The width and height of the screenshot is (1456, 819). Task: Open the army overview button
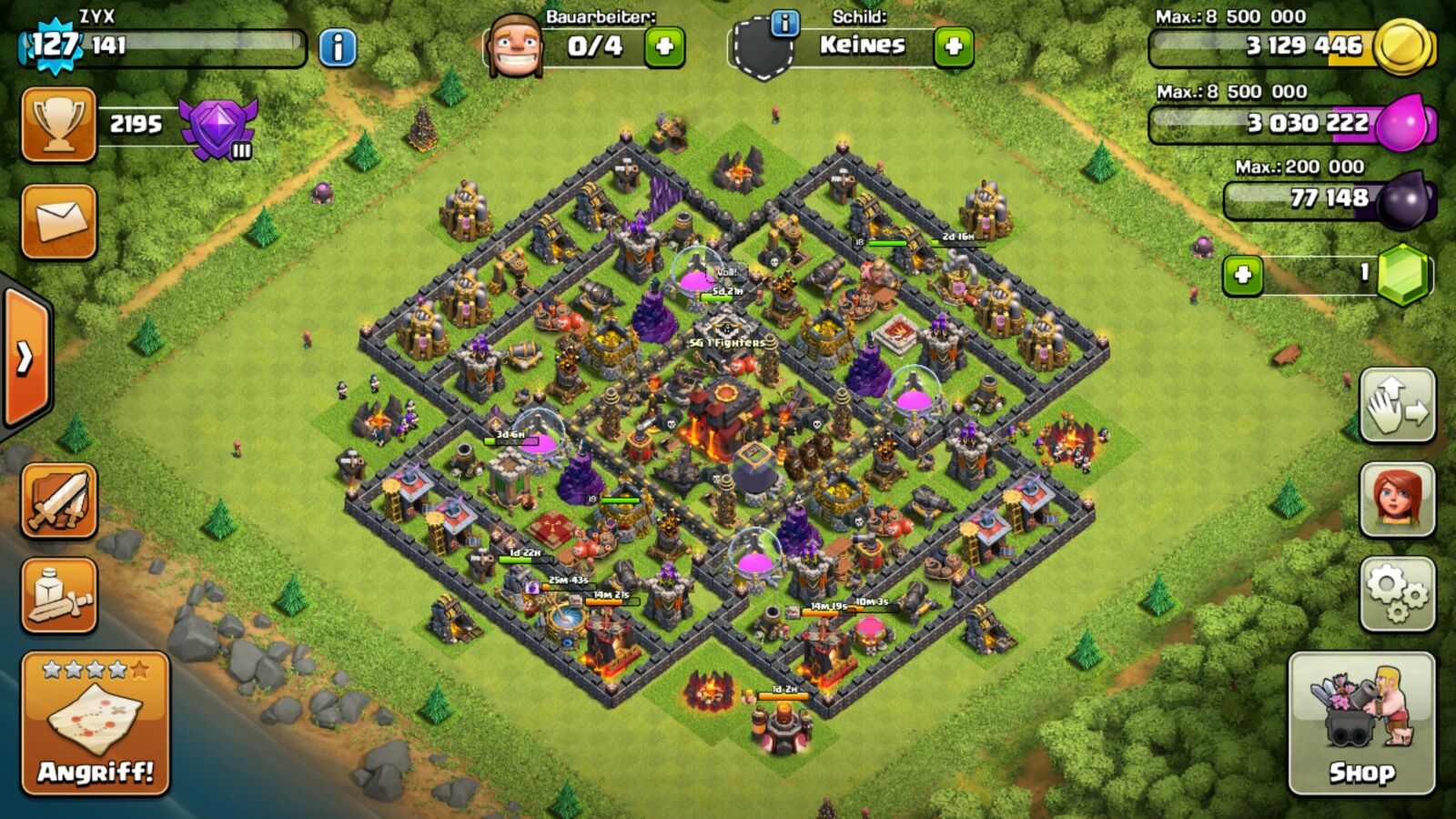[x=59, y=596]
